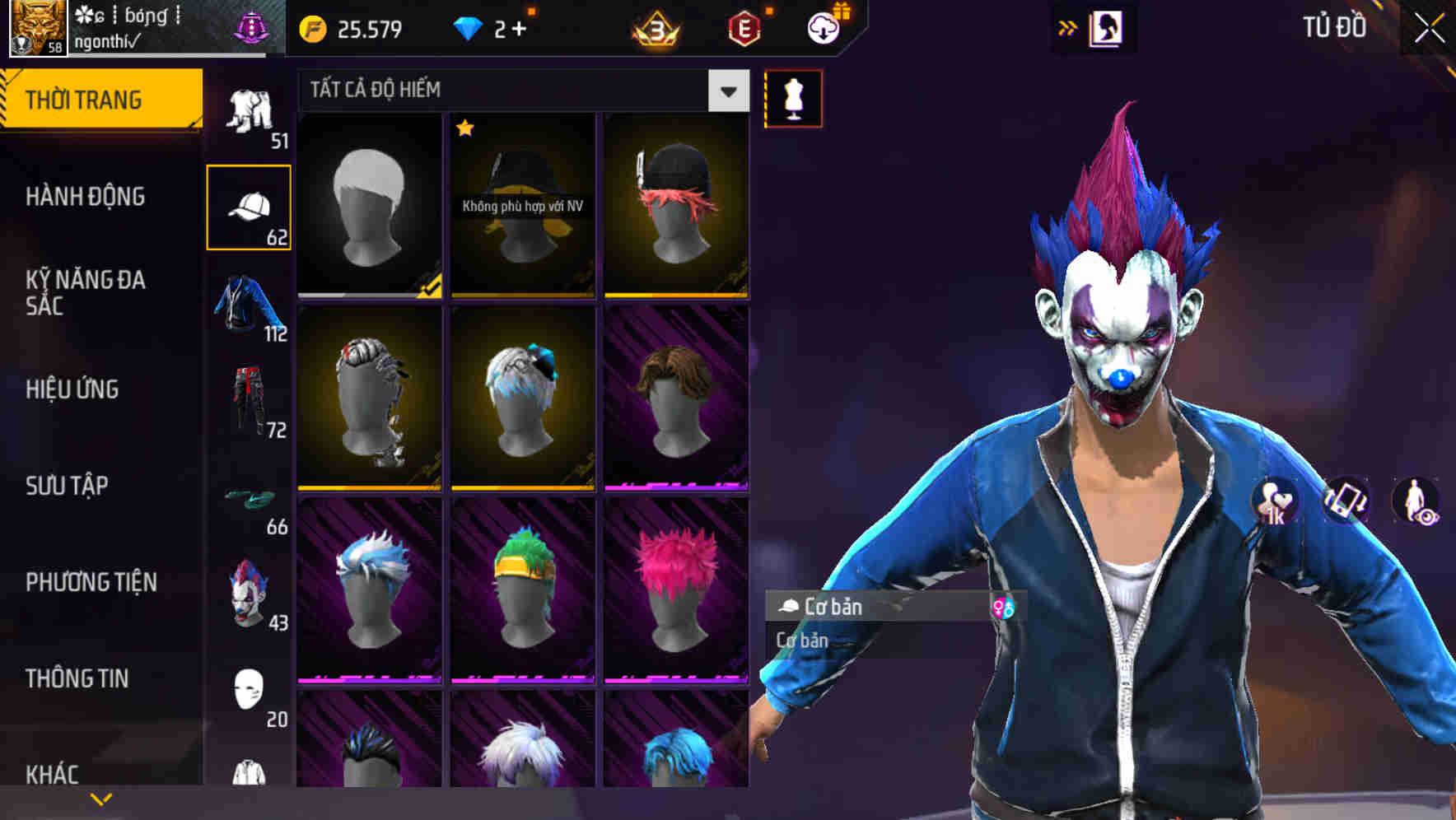Screen dimensions: 1456x820
Task: Expand the down chevron below KHÁC
Action: (100, 797)
